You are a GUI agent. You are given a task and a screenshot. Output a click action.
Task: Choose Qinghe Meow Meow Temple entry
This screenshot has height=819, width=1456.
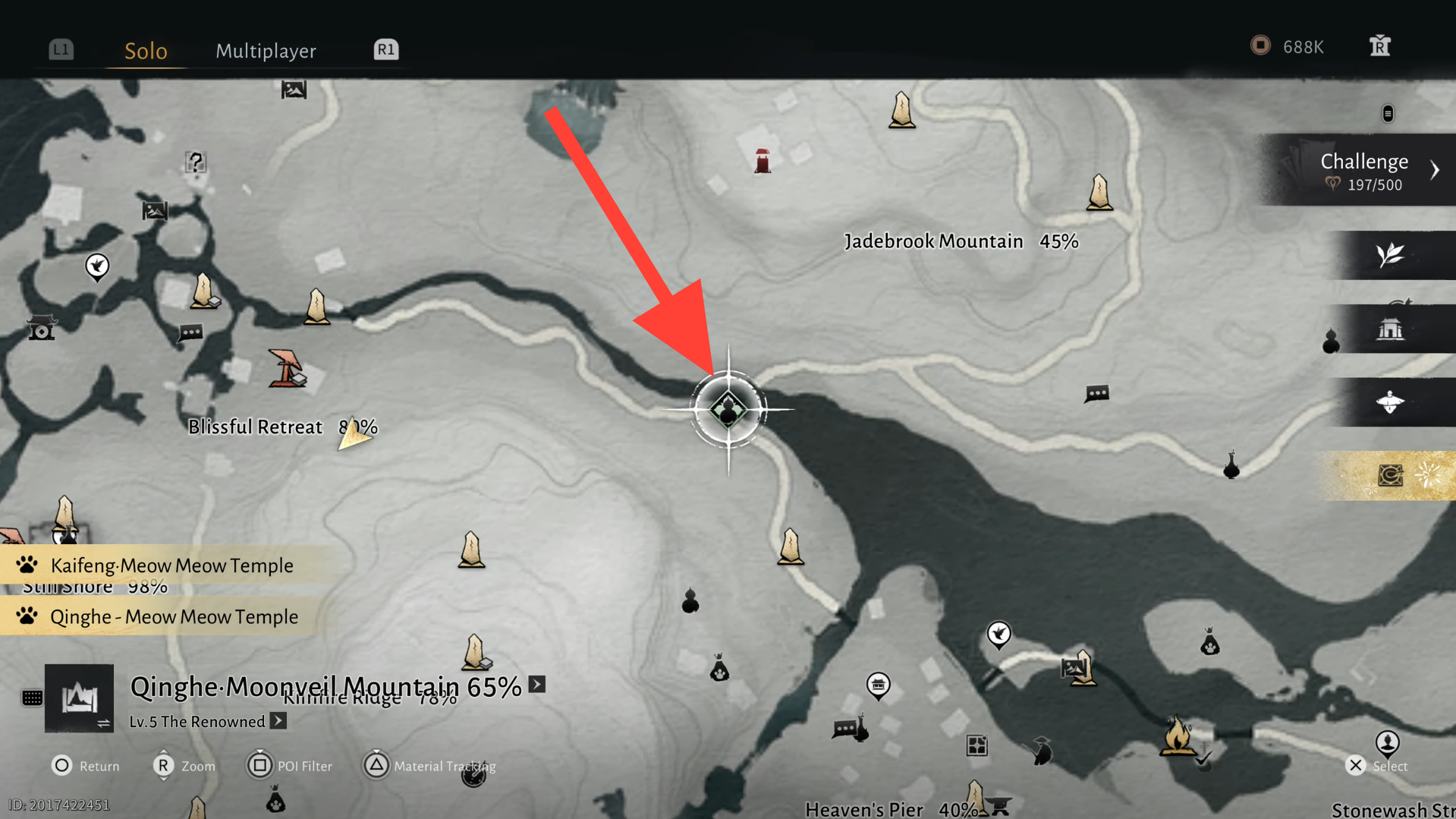174,616
